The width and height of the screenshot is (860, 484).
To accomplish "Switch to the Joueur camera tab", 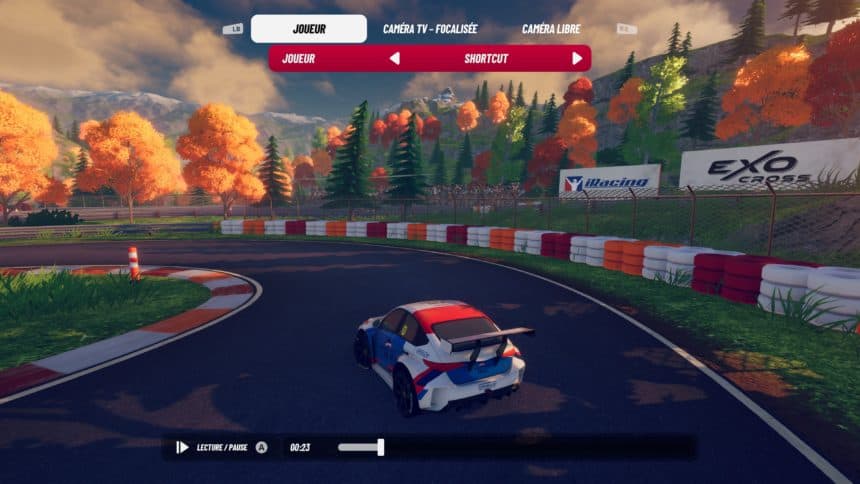I will pyautogui.click(x=308, y=29).
